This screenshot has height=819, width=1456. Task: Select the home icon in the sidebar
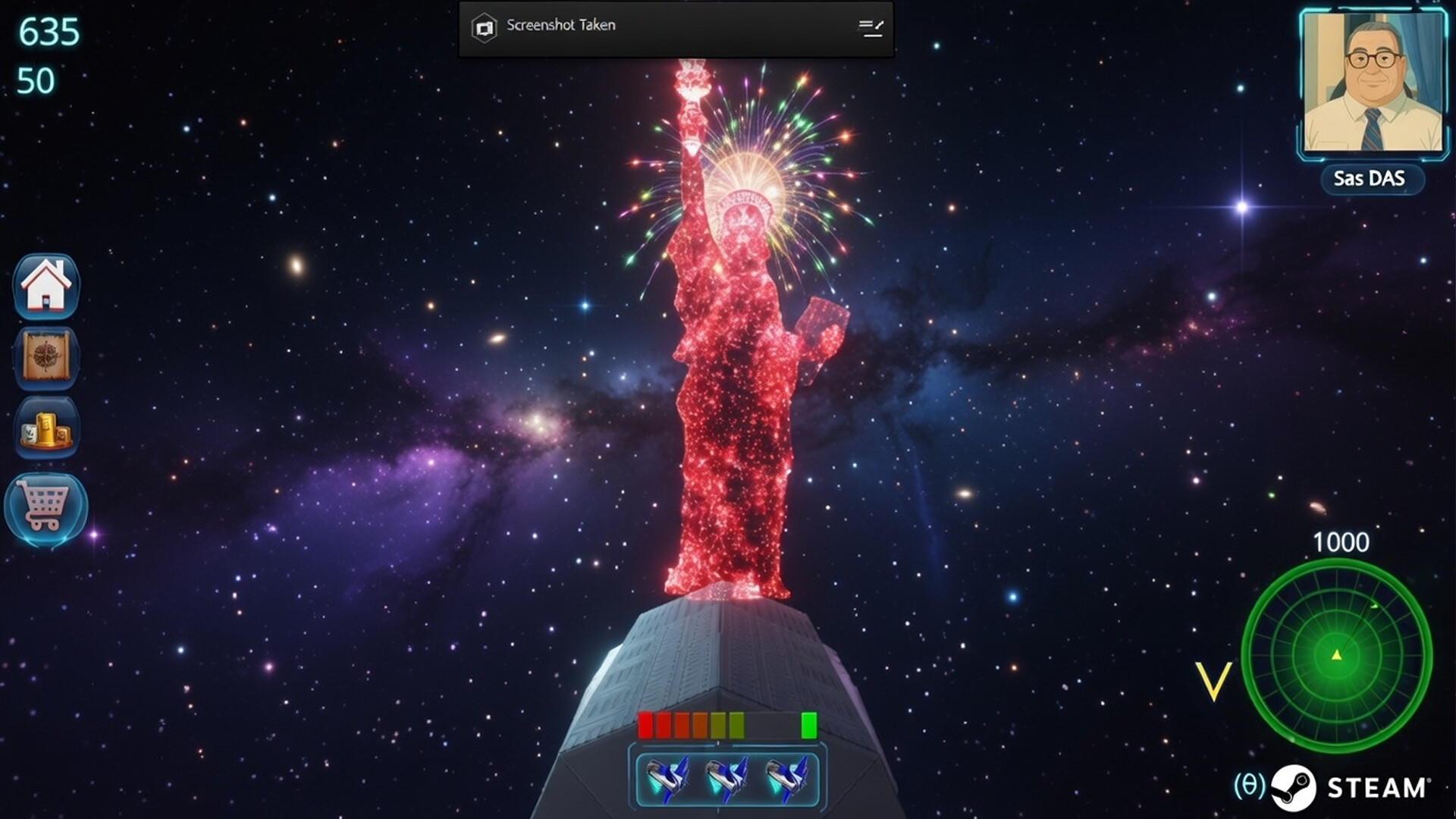[47, 286]
